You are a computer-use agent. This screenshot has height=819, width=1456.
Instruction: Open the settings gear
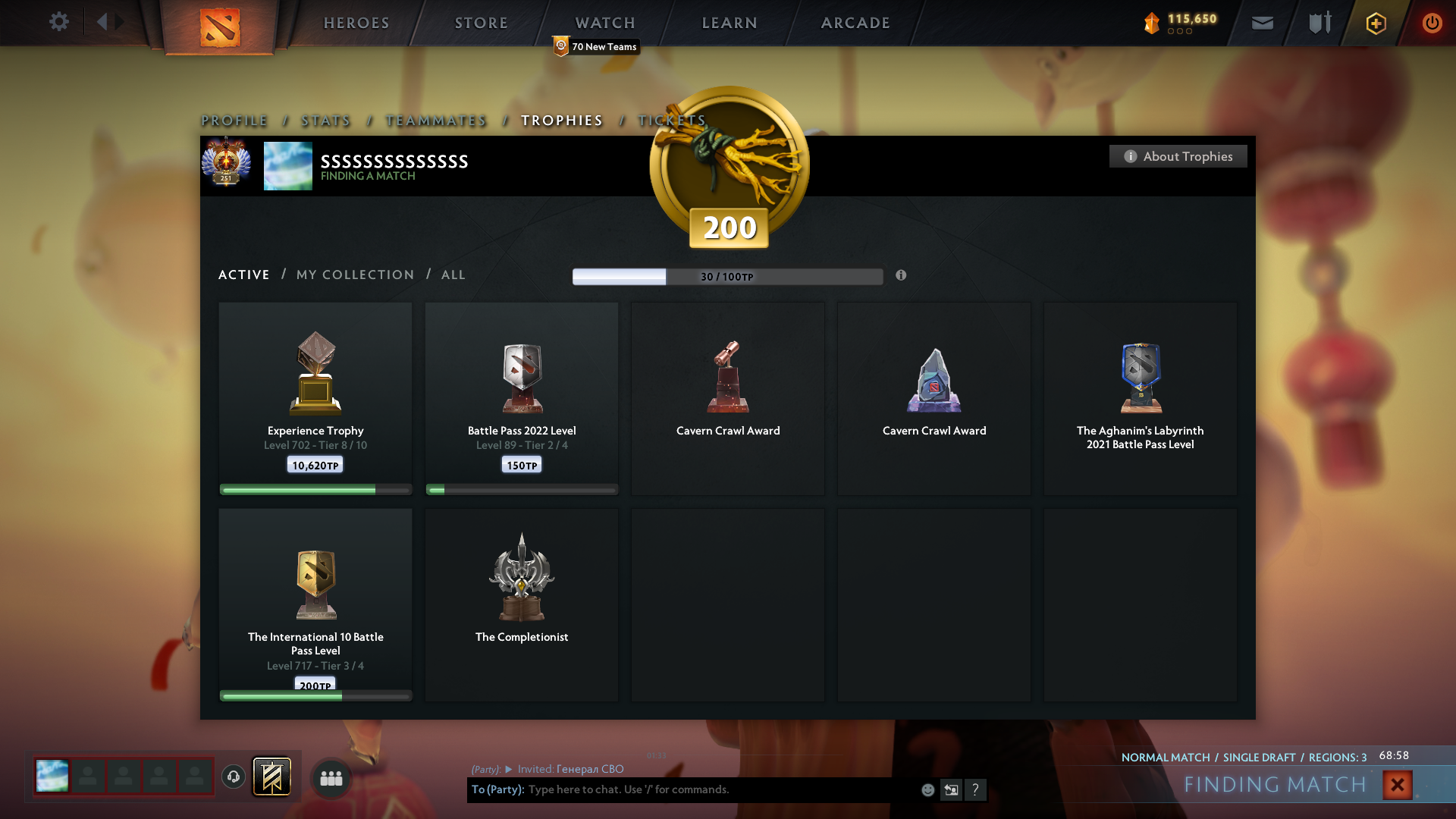coord(58,22)
